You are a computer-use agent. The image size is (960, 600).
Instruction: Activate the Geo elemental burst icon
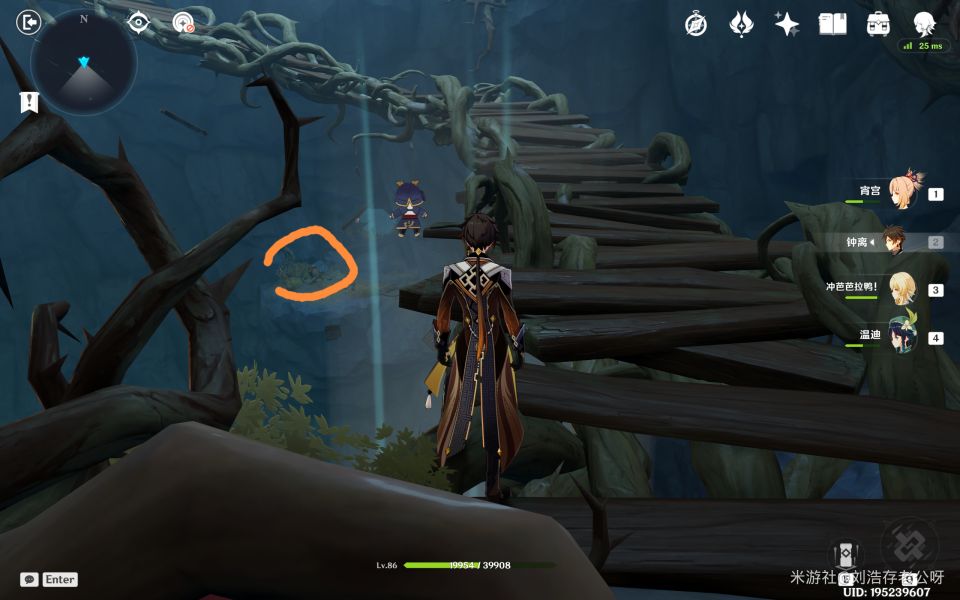coord(909,546)
